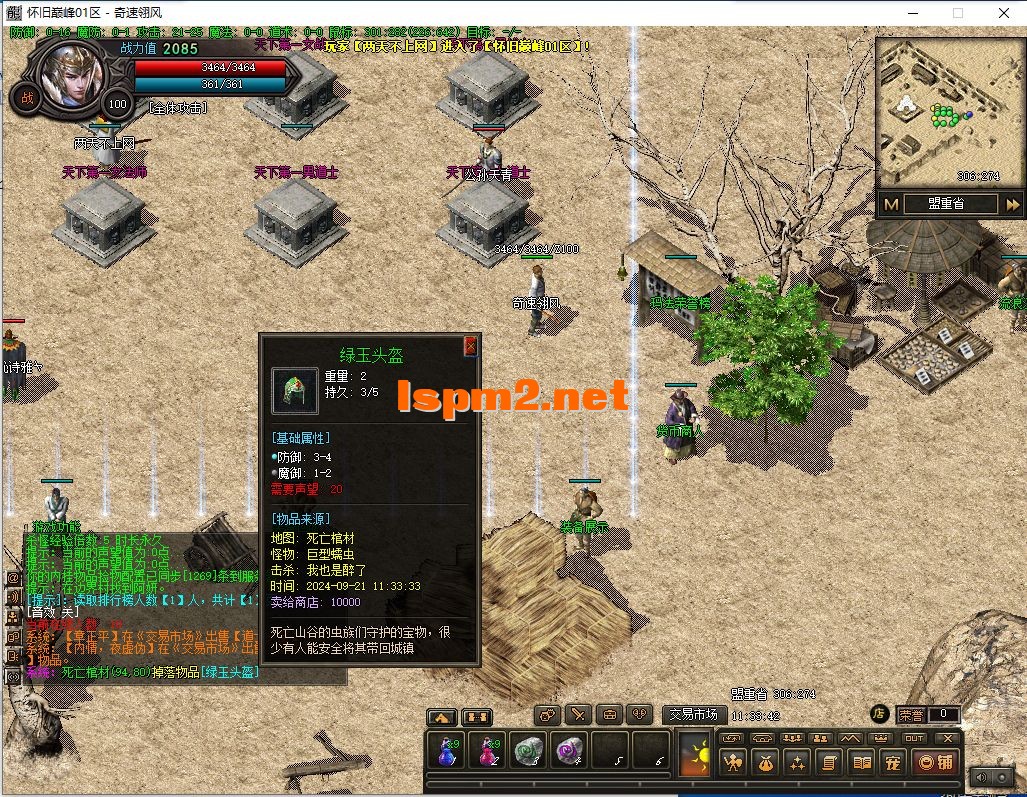1027x797 pixels.
Task: Click the crossed swords icon button
Action: pos(577,714)
